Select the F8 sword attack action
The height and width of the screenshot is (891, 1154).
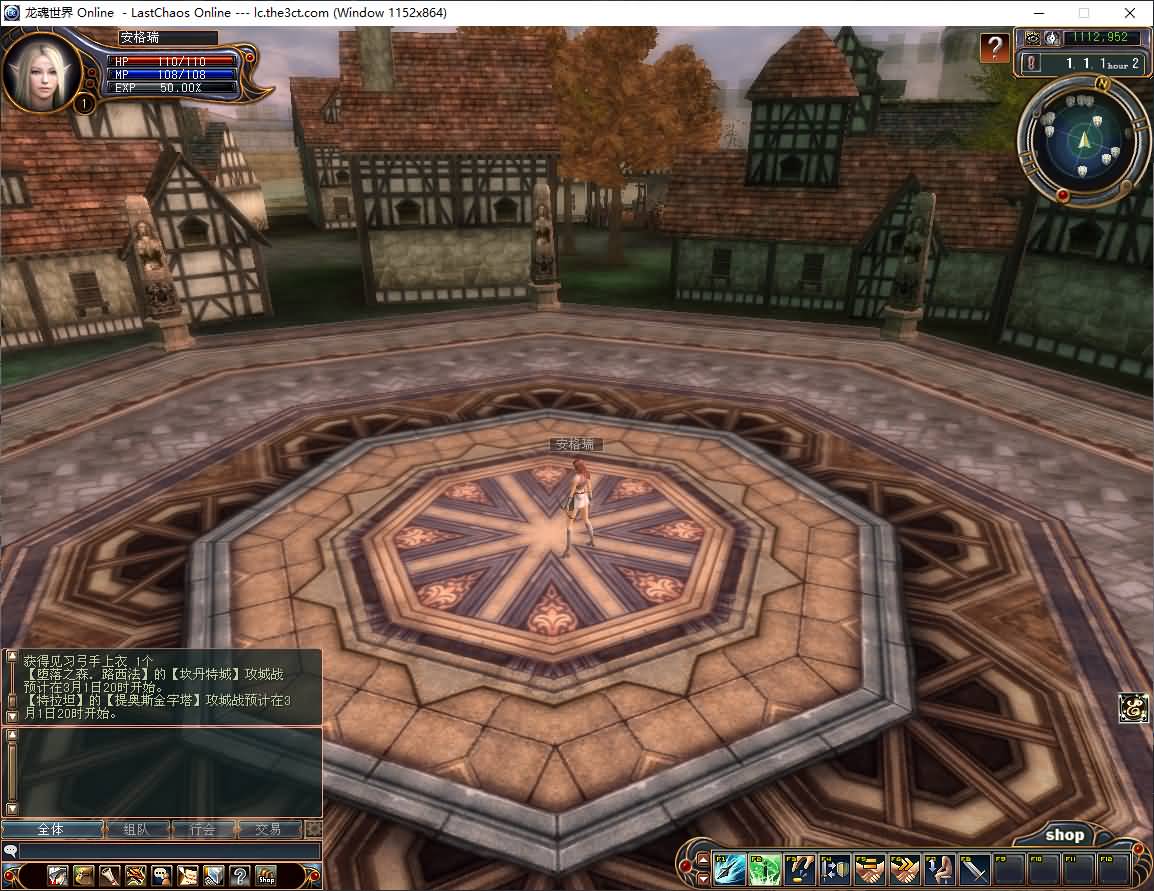[x=975, y=868]
